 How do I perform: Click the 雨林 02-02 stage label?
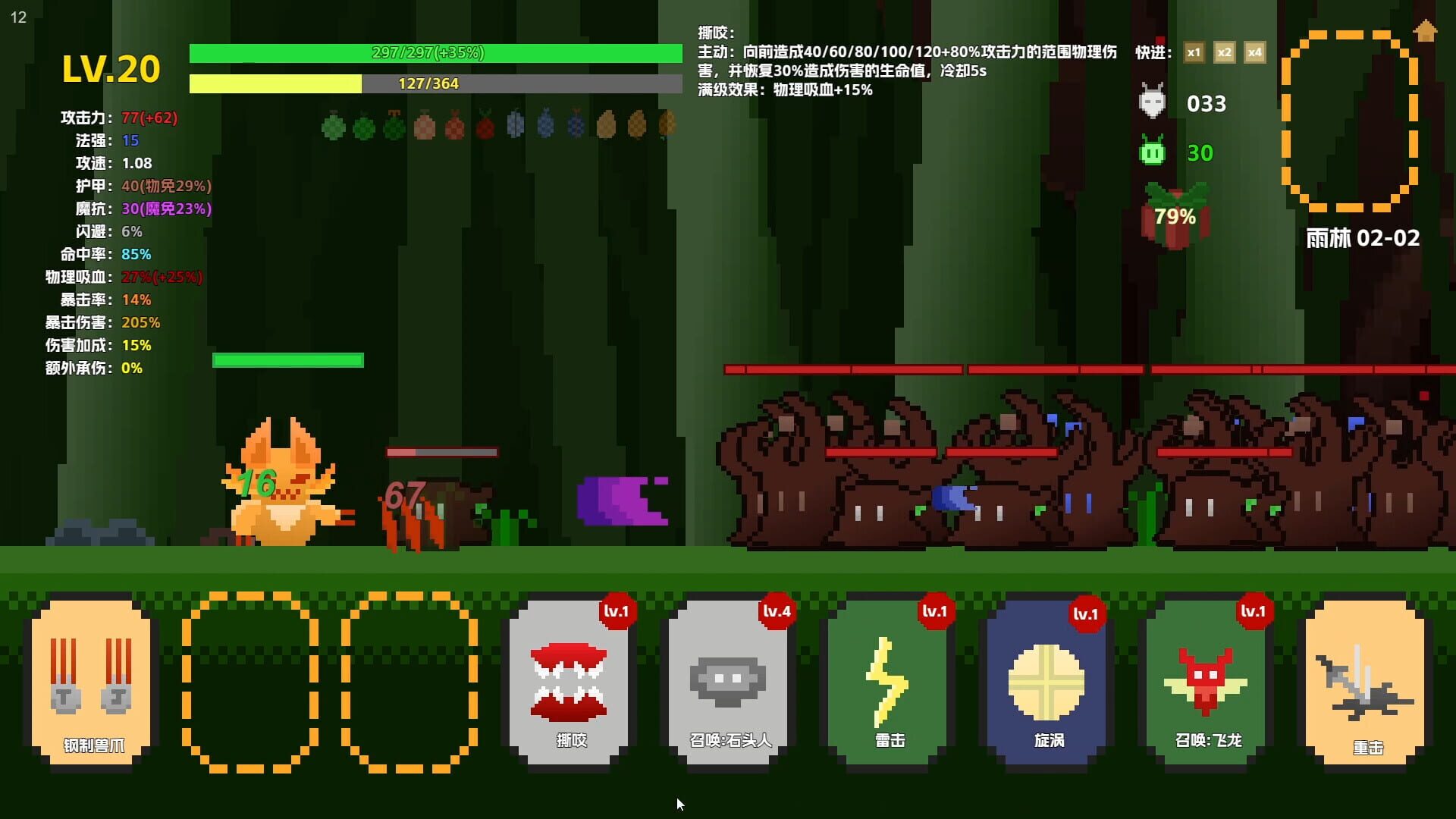[x=1361, y=237]
